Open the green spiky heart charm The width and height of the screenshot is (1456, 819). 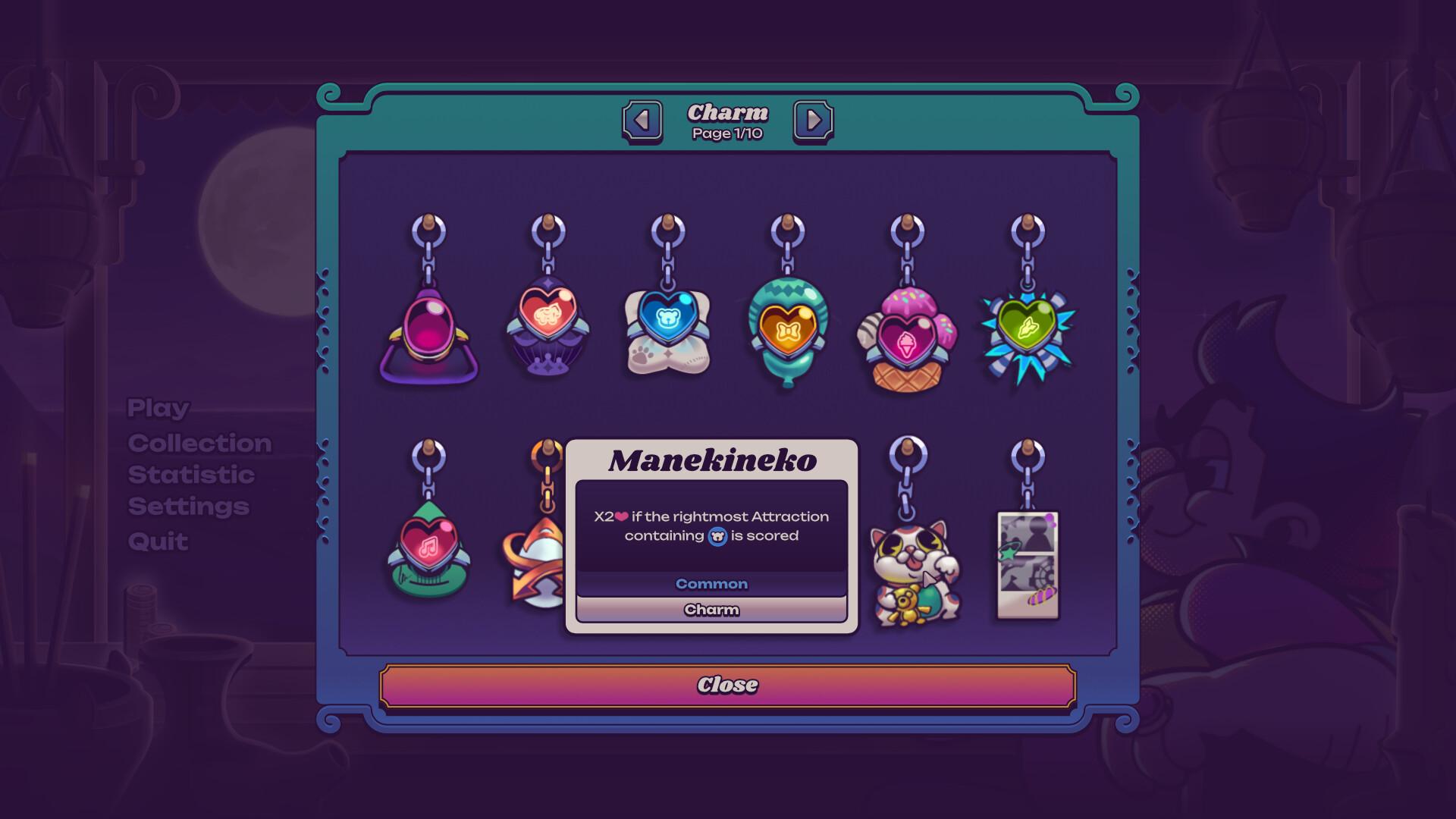[1028, 330]
